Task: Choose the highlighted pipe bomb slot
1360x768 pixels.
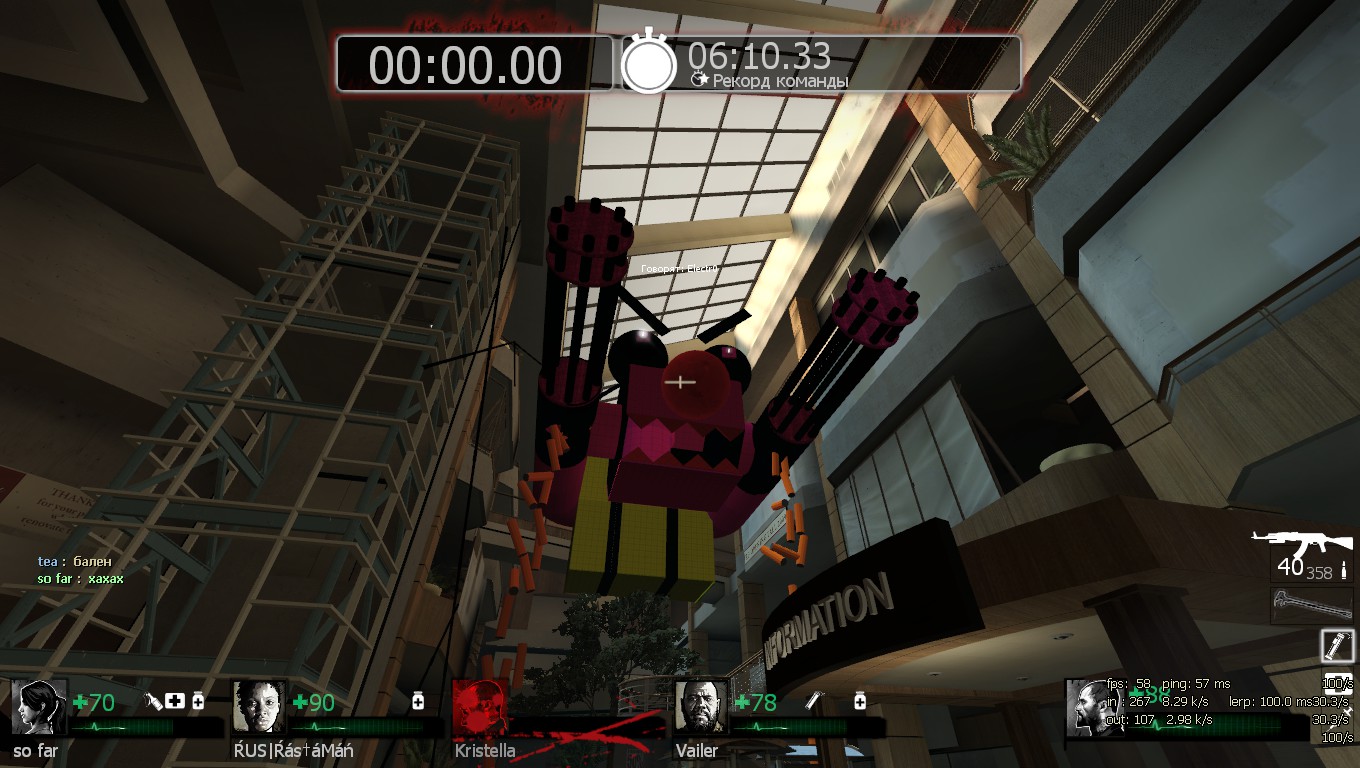Action: pos(1337,646)
